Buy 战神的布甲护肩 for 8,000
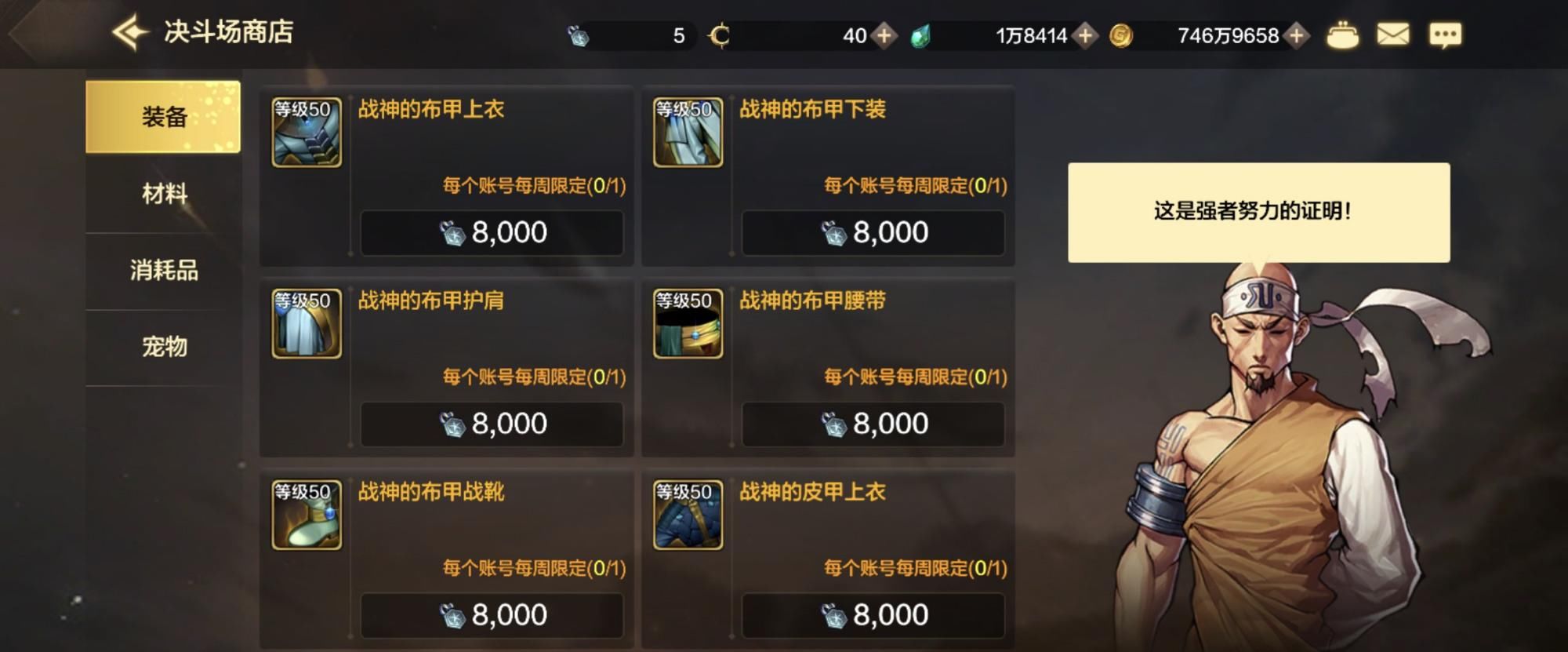 click(x=492, y=424)
